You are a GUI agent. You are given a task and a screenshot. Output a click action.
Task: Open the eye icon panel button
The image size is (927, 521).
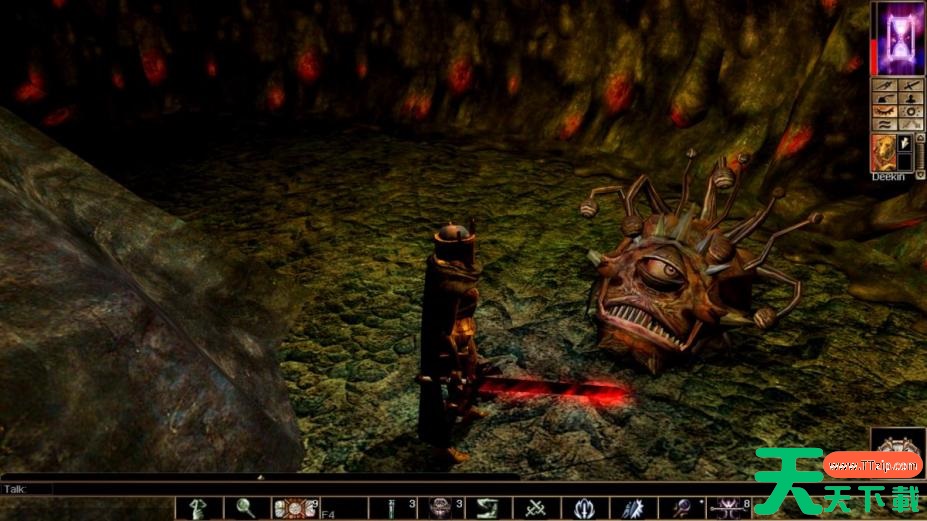tap(883, 112)
